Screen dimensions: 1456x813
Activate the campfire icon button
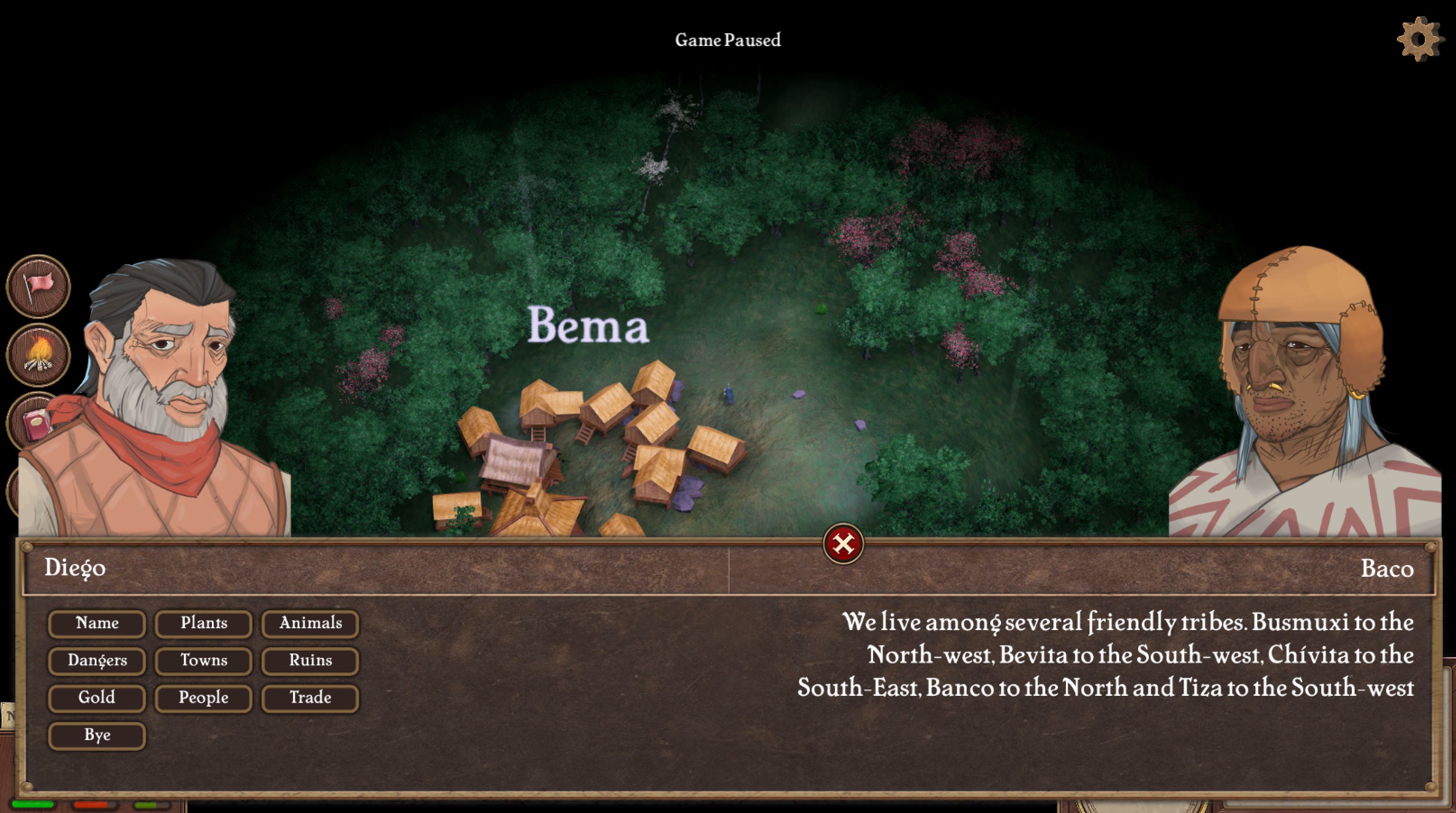(38, 355)
